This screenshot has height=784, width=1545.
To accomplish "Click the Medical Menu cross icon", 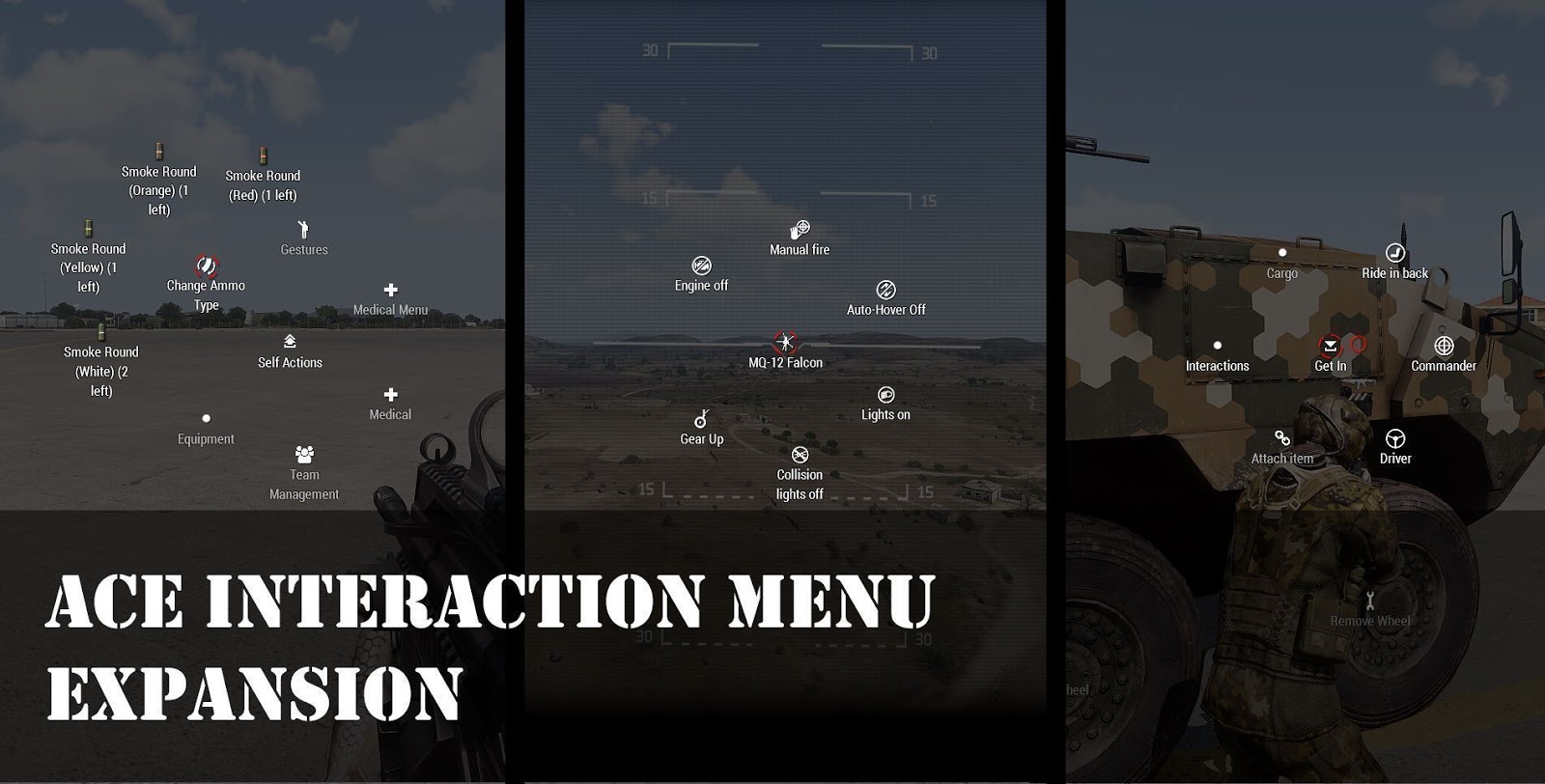I will click(x=390, y=288).
